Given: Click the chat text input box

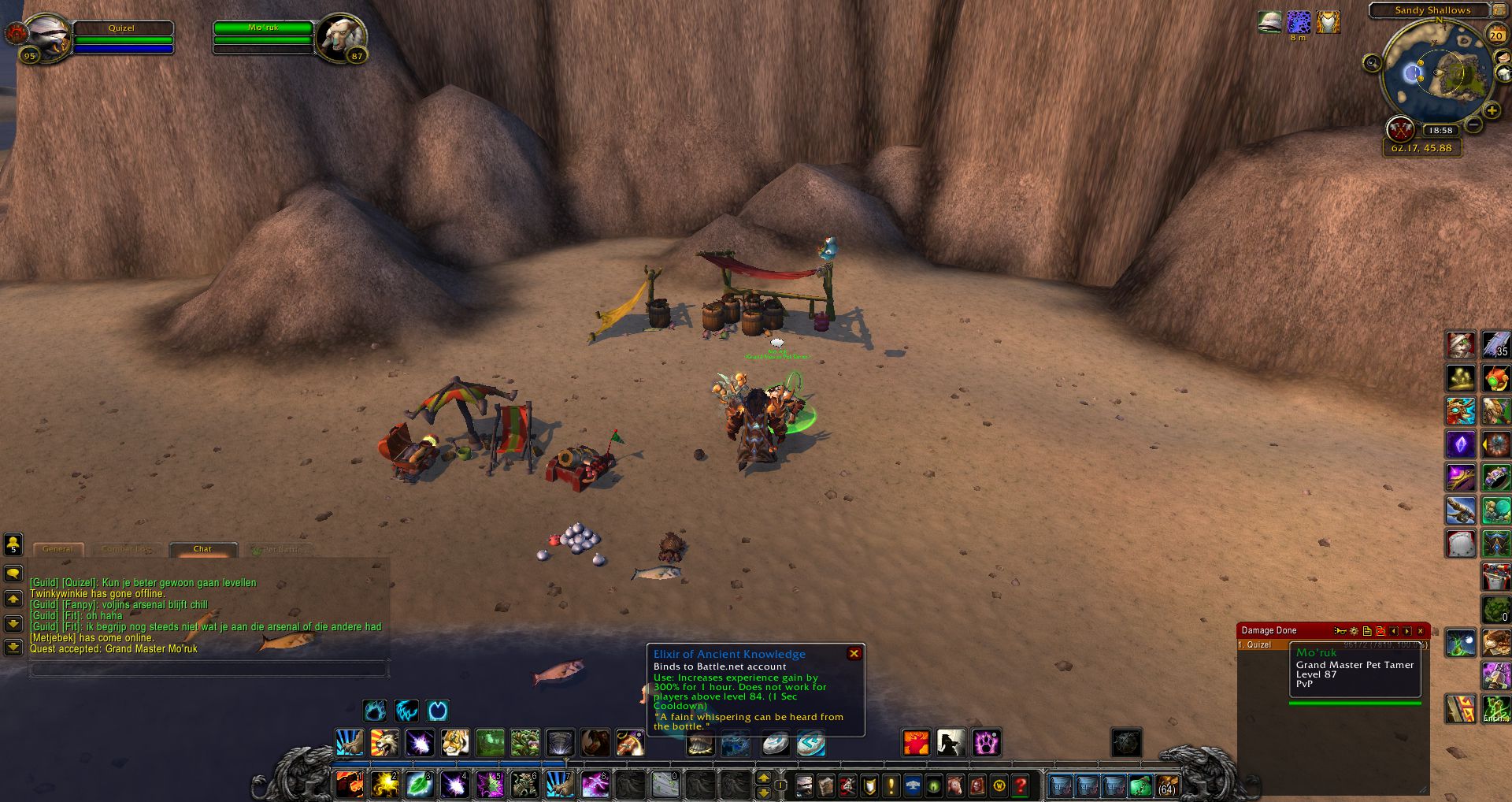Looking at the screenshot, I should (208, 670).
